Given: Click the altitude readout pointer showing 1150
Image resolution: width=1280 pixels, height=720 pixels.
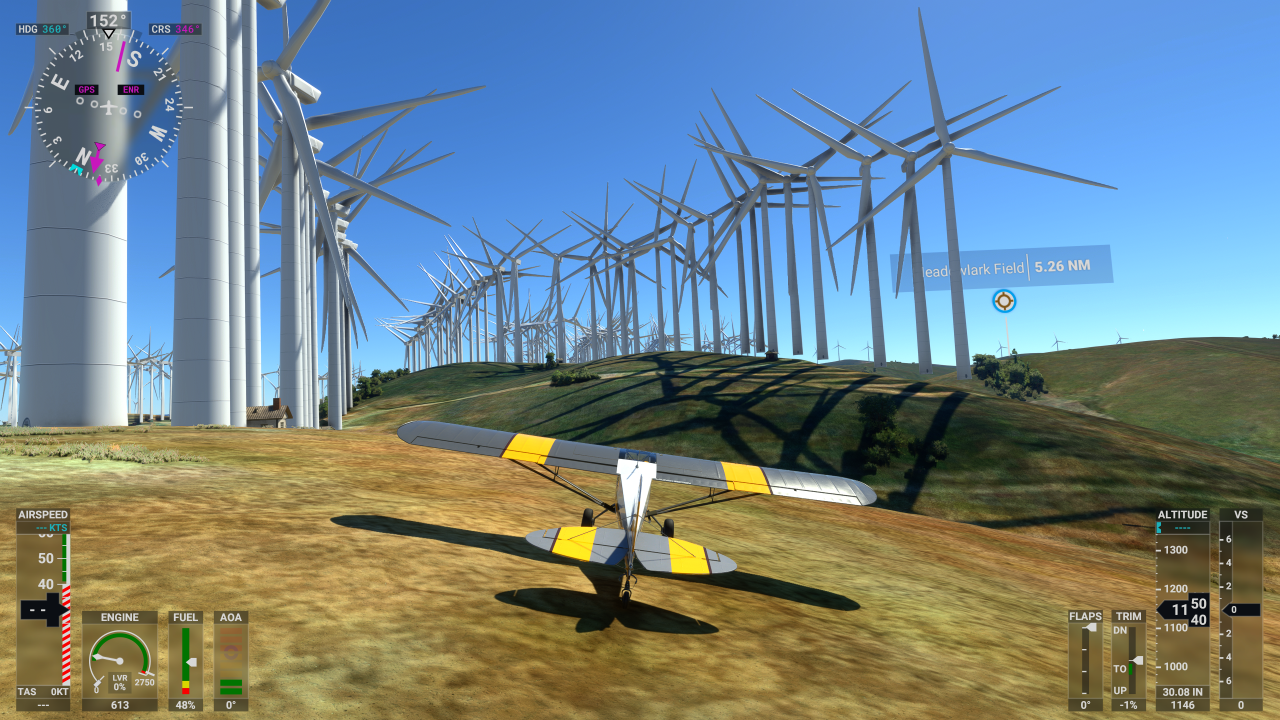Looking at the screenshot, I should tap(1178, 610).
